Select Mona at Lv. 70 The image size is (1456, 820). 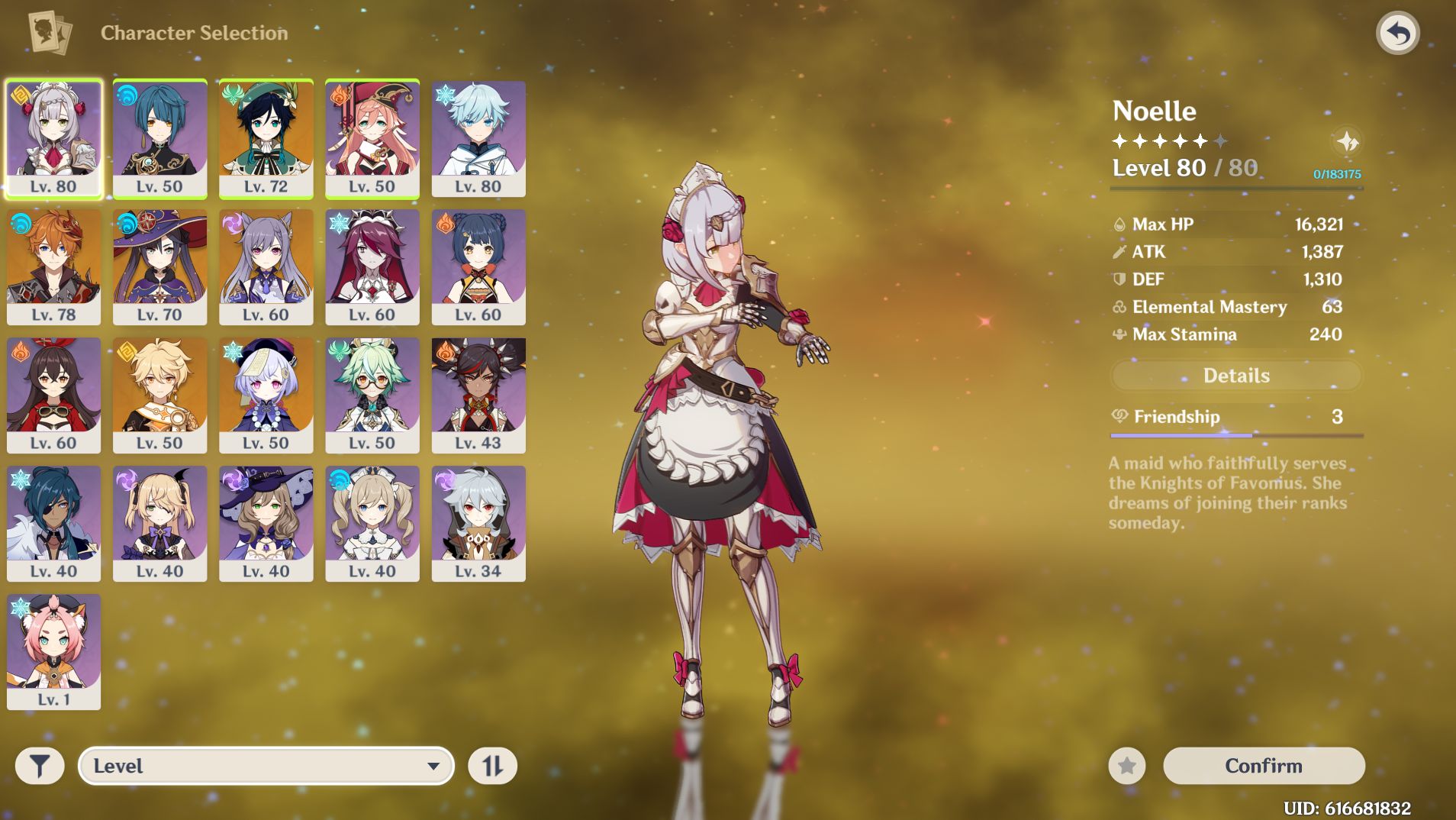click(x=159, y=266)
